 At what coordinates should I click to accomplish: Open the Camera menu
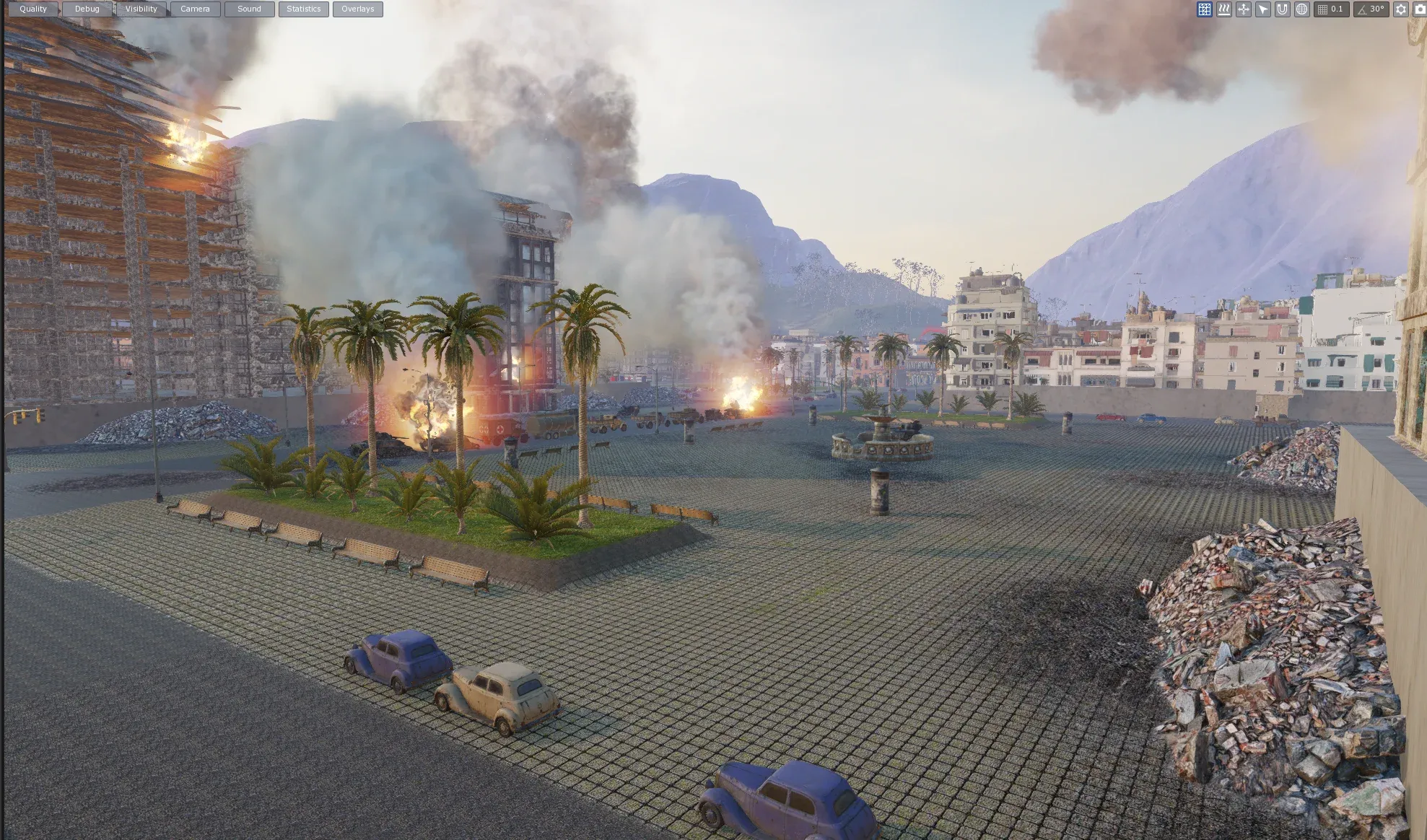(x=195, y=9)
